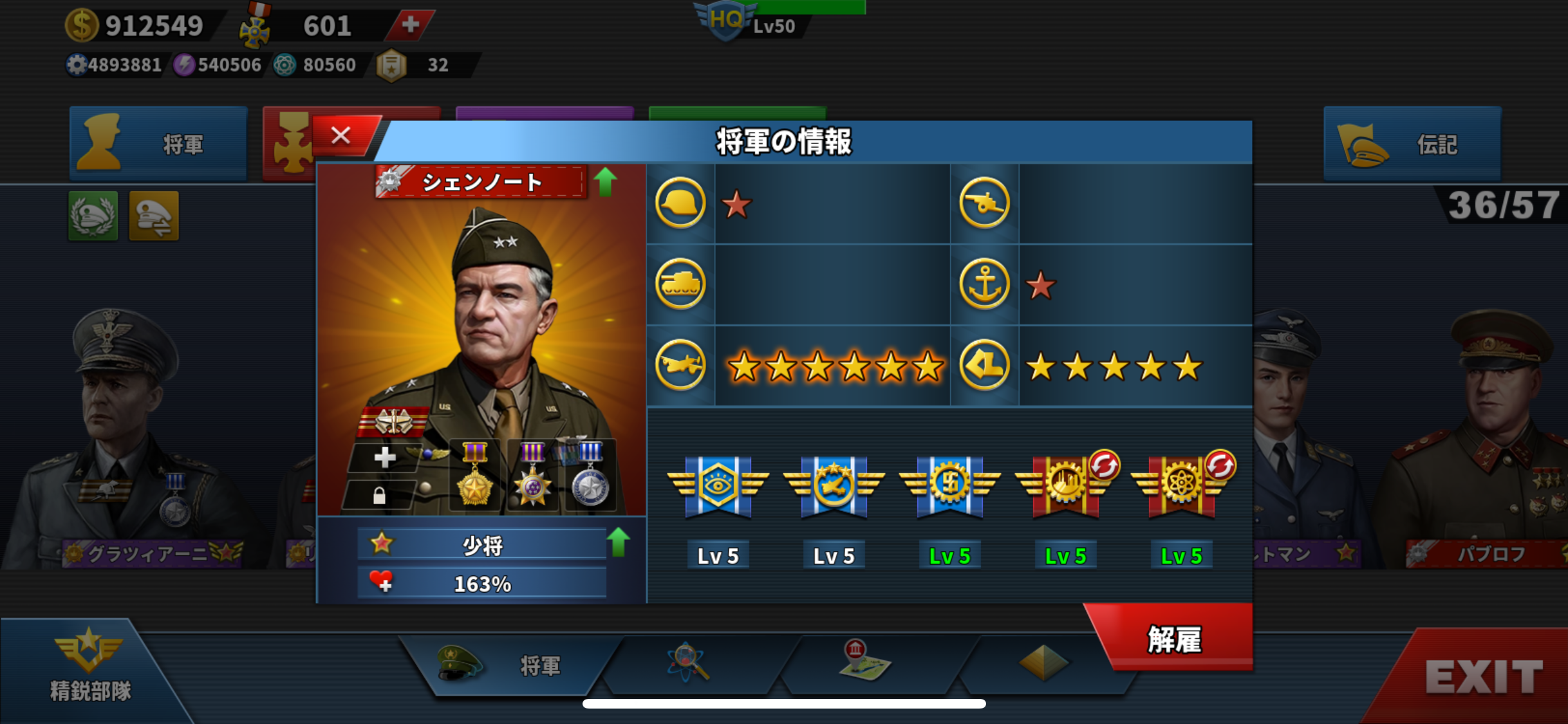Viewport: 1568px width, 724px height.
Task: Dismiss the general with the 解雇 button
Action: 1174,639
